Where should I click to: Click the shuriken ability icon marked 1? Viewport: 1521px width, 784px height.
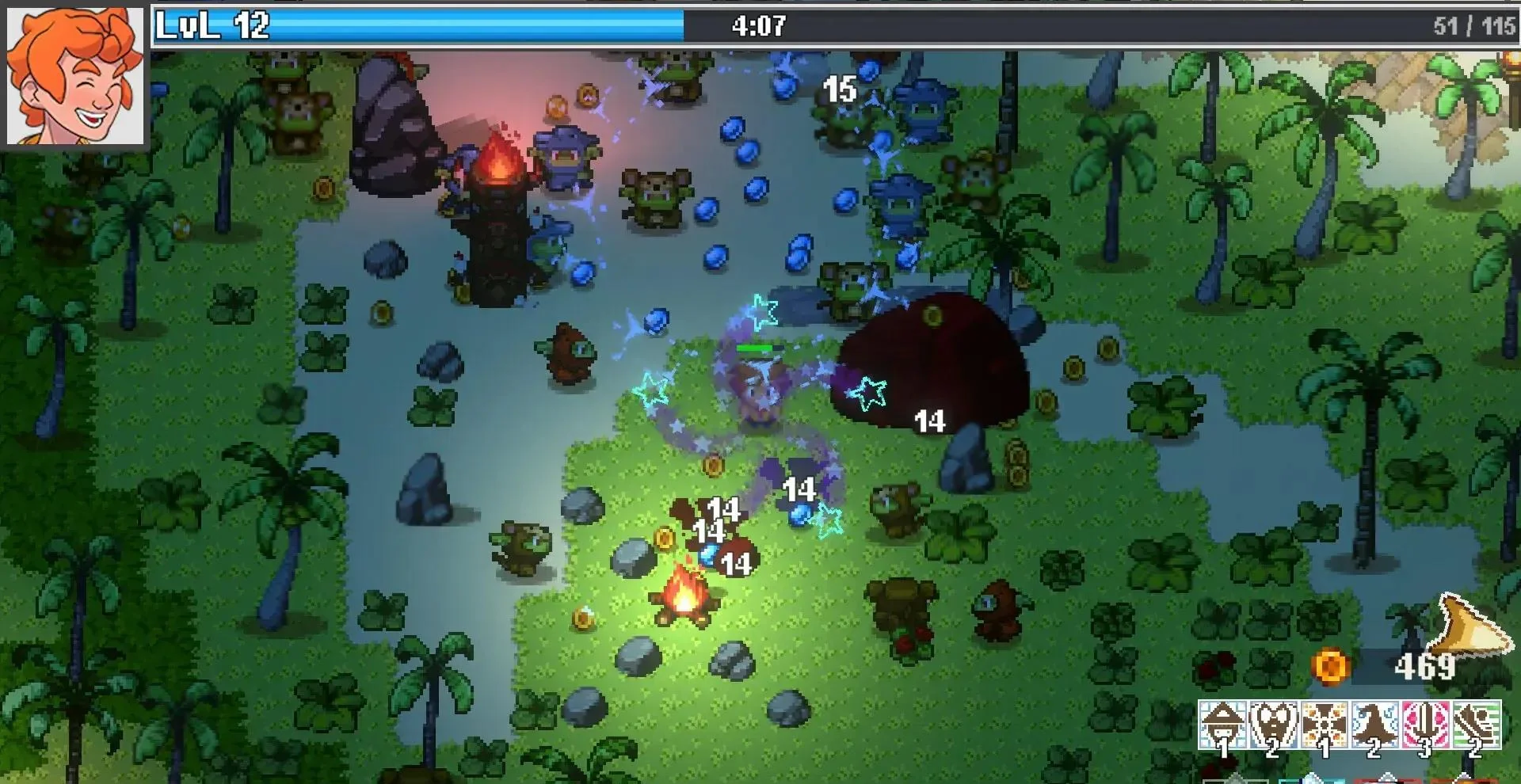(1325, 722)
